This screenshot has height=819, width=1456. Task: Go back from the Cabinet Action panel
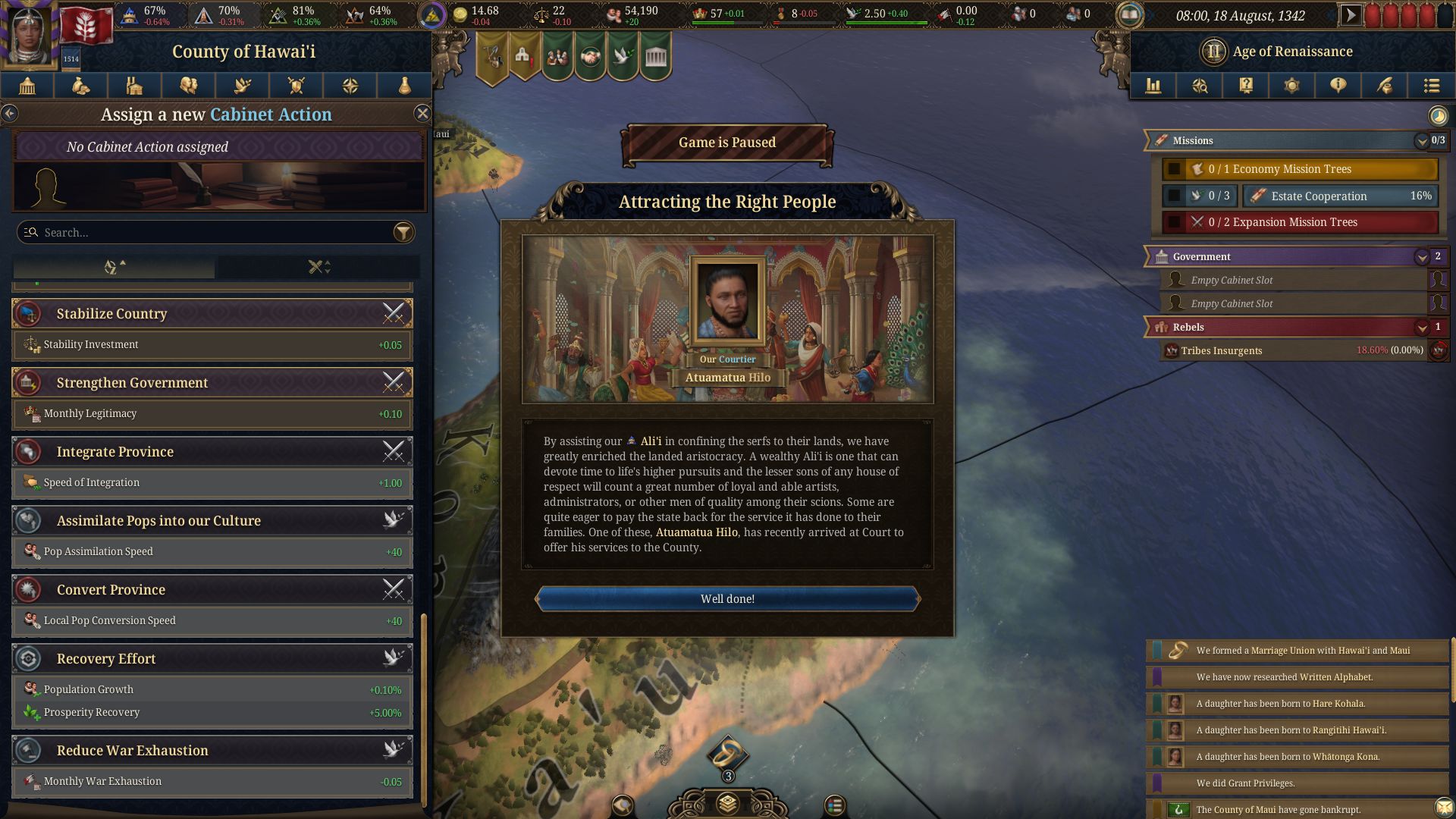pyautogui.click(x=9, y=114)
